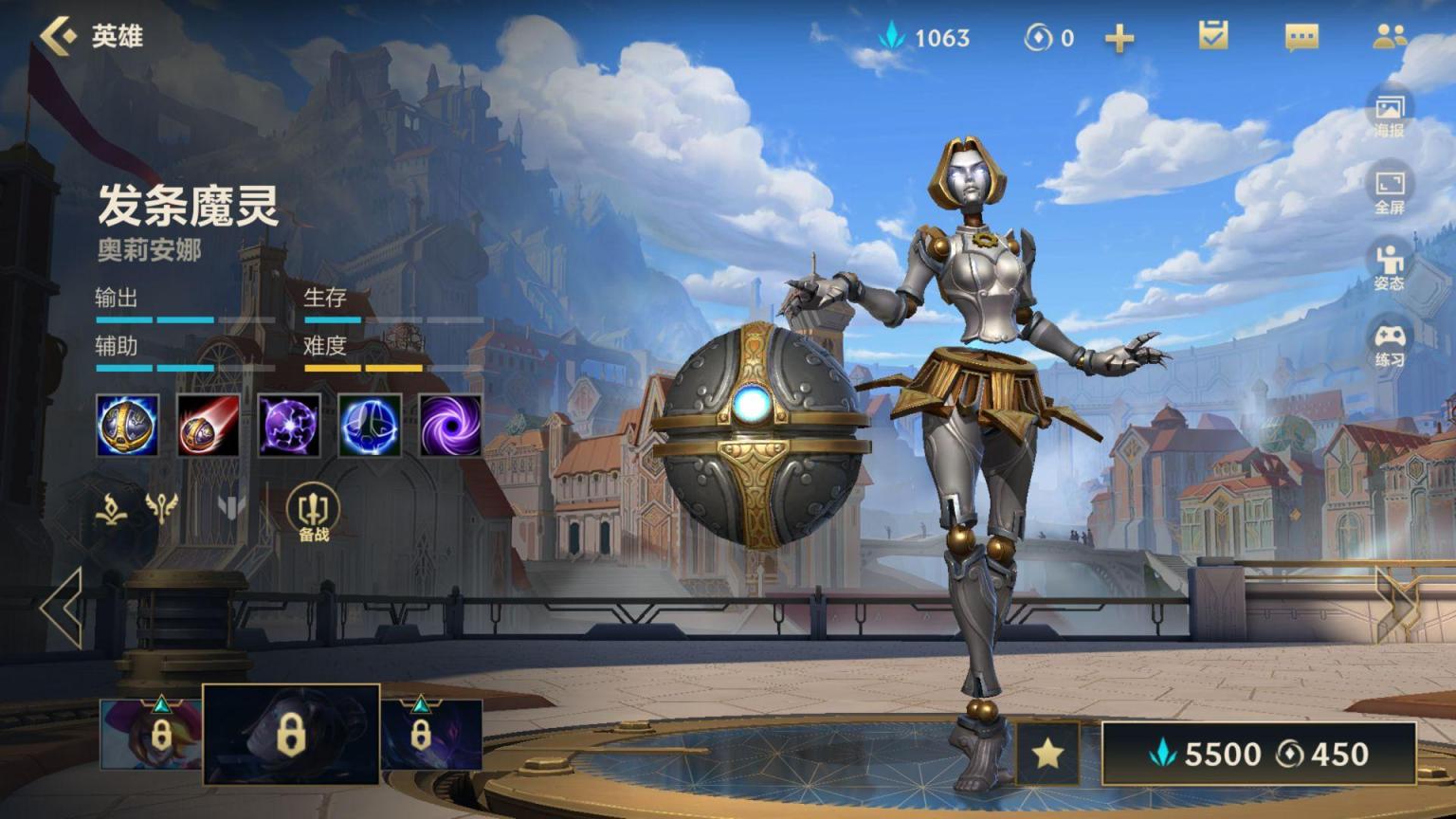This screenshot has width=1456, height=819.
Task: Open the 备战 loadout button
Action: (314, 513)
